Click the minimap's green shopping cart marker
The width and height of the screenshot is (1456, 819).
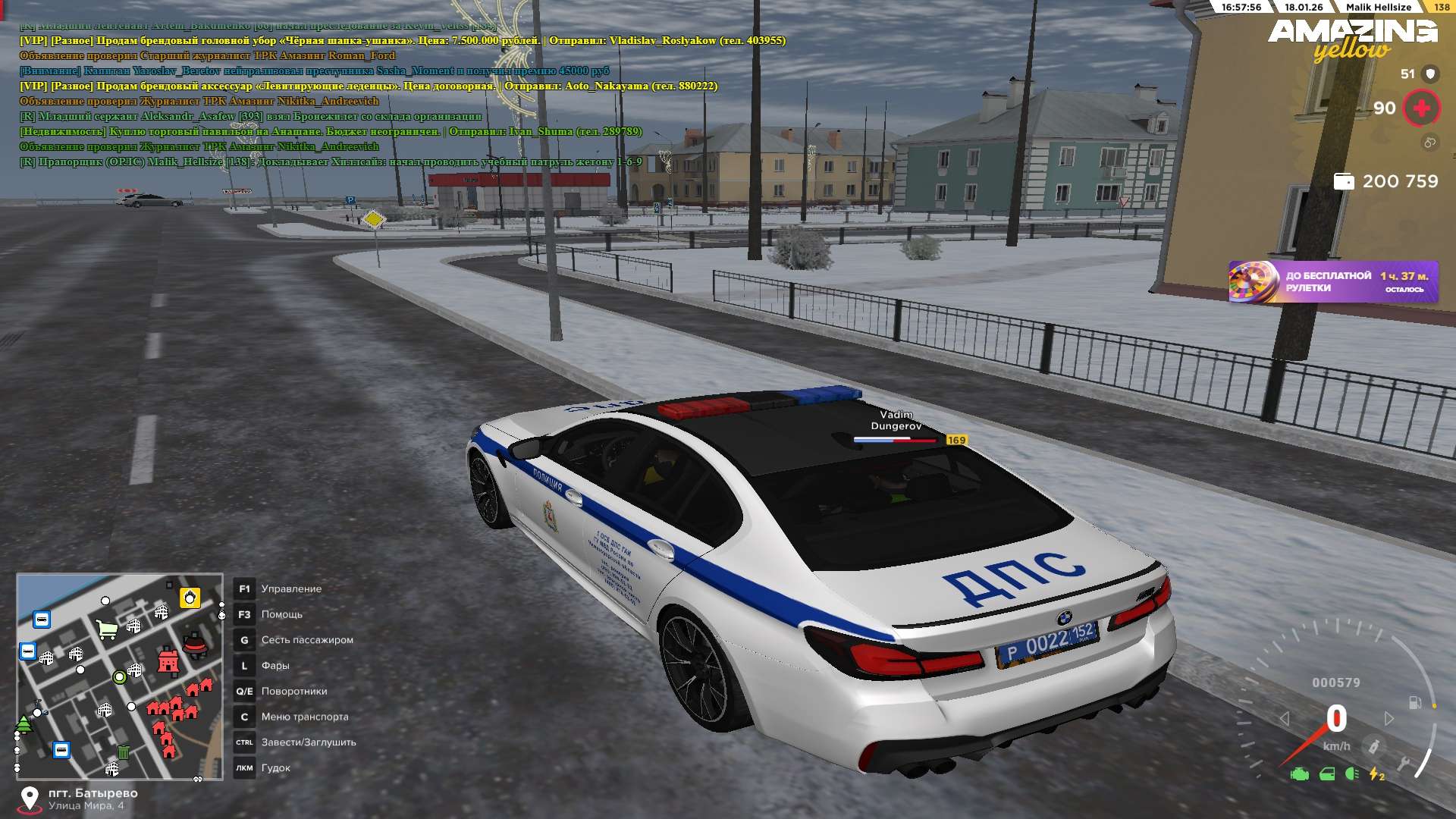coord(107,629)
